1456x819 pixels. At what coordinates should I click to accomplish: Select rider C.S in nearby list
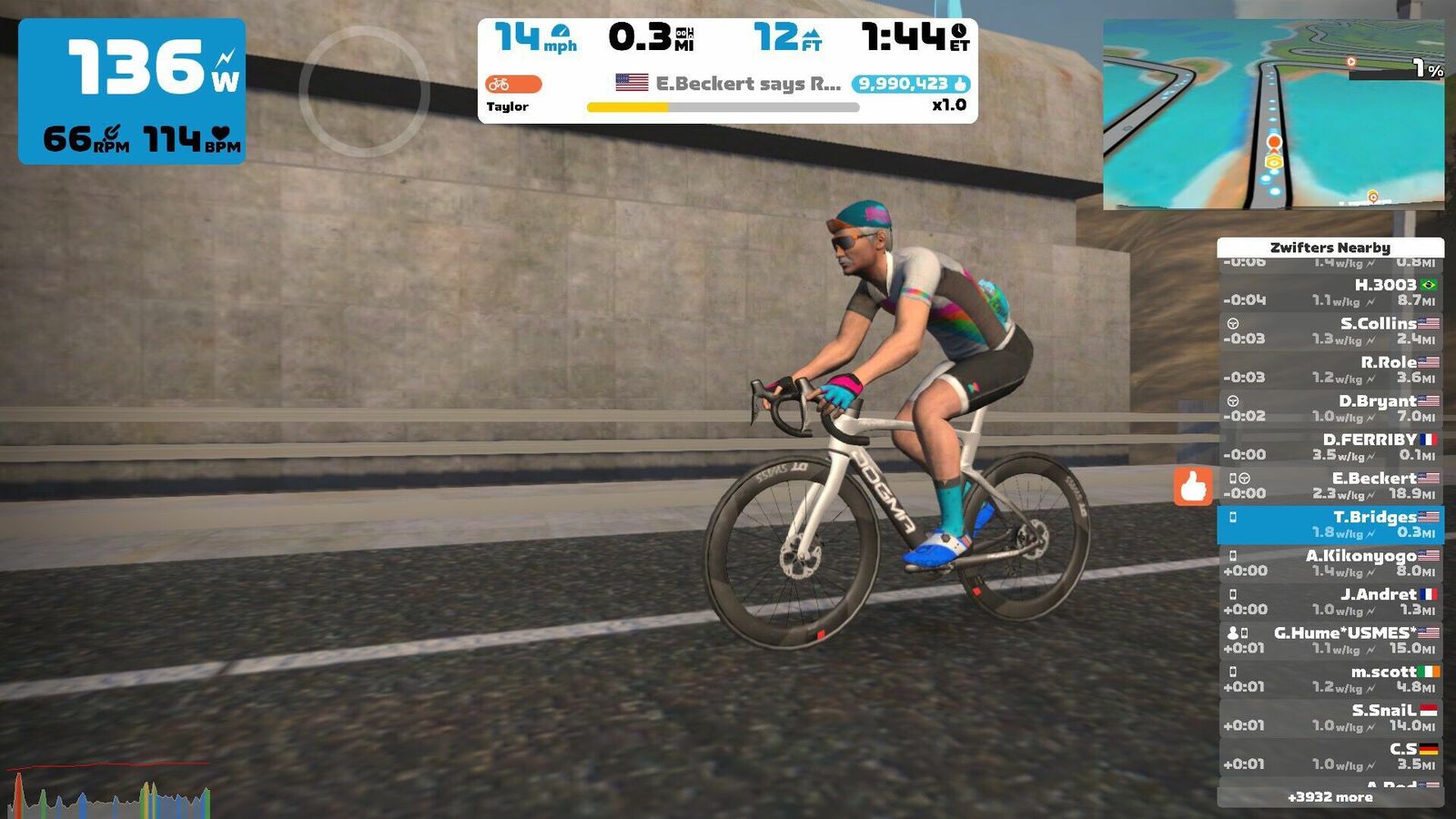click(x=1330, y=756)
